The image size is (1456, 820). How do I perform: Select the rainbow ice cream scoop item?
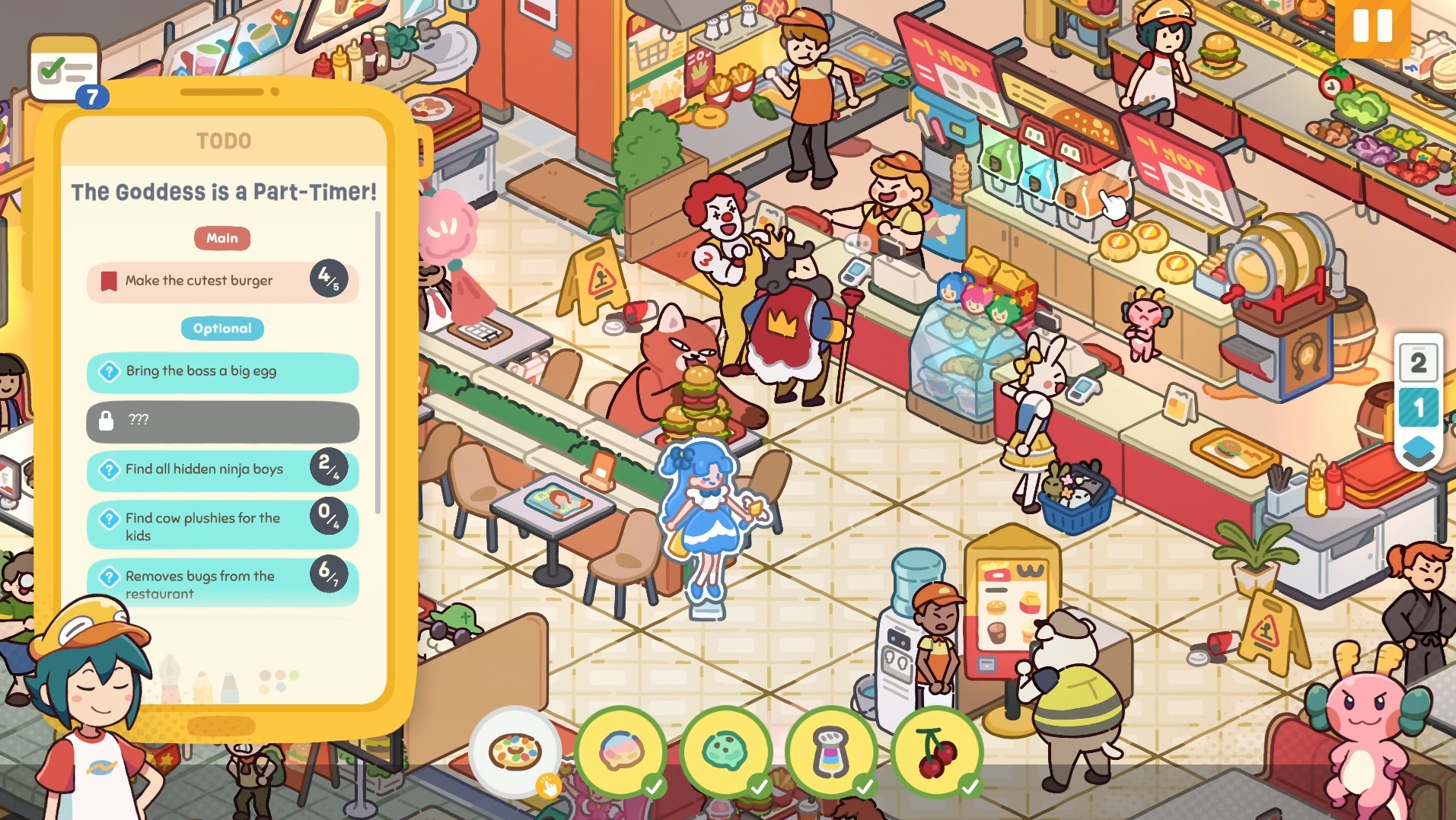click(621, 752)
